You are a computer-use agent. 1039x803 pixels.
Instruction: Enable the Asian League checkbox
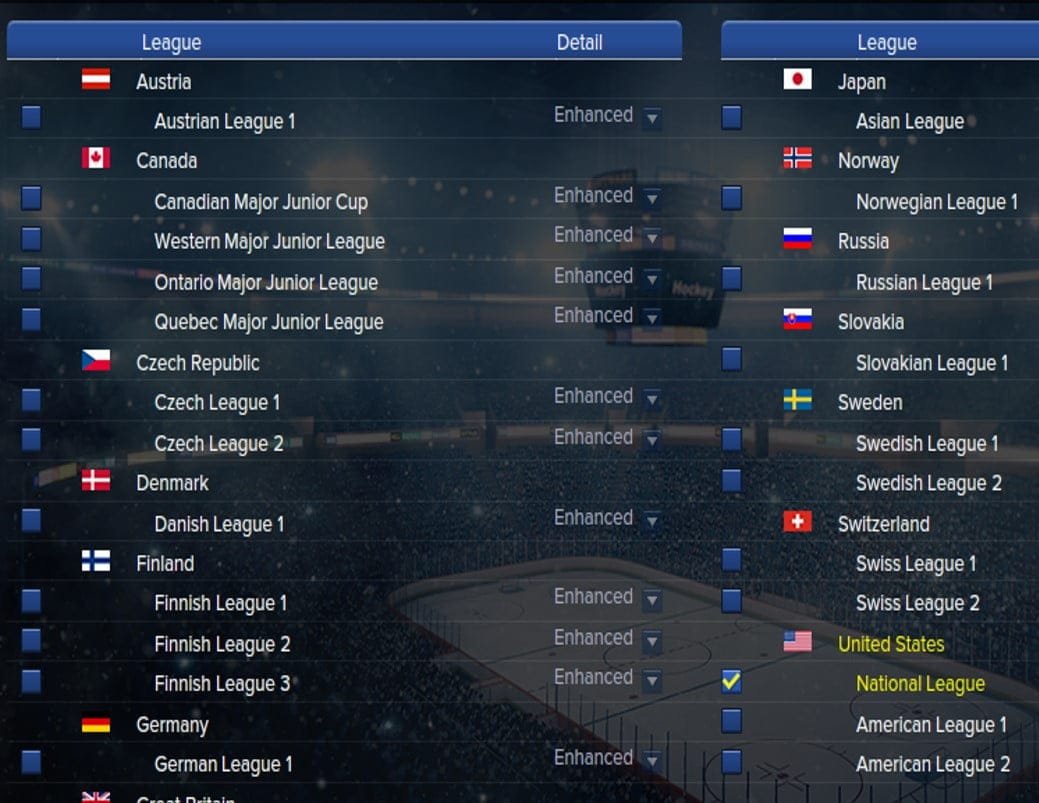pos(731,118)
